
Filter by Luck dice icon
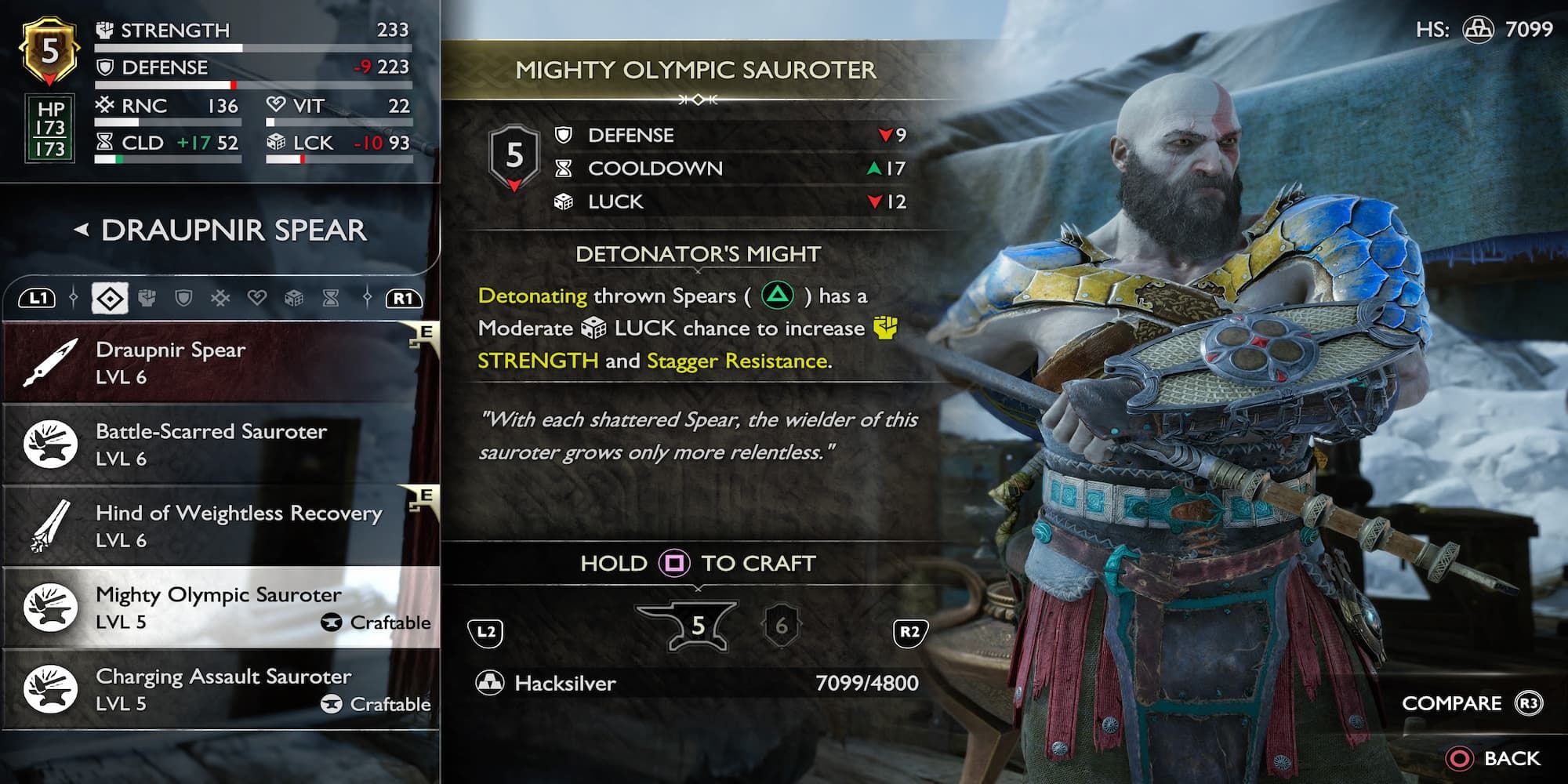[x=294, y=298]
